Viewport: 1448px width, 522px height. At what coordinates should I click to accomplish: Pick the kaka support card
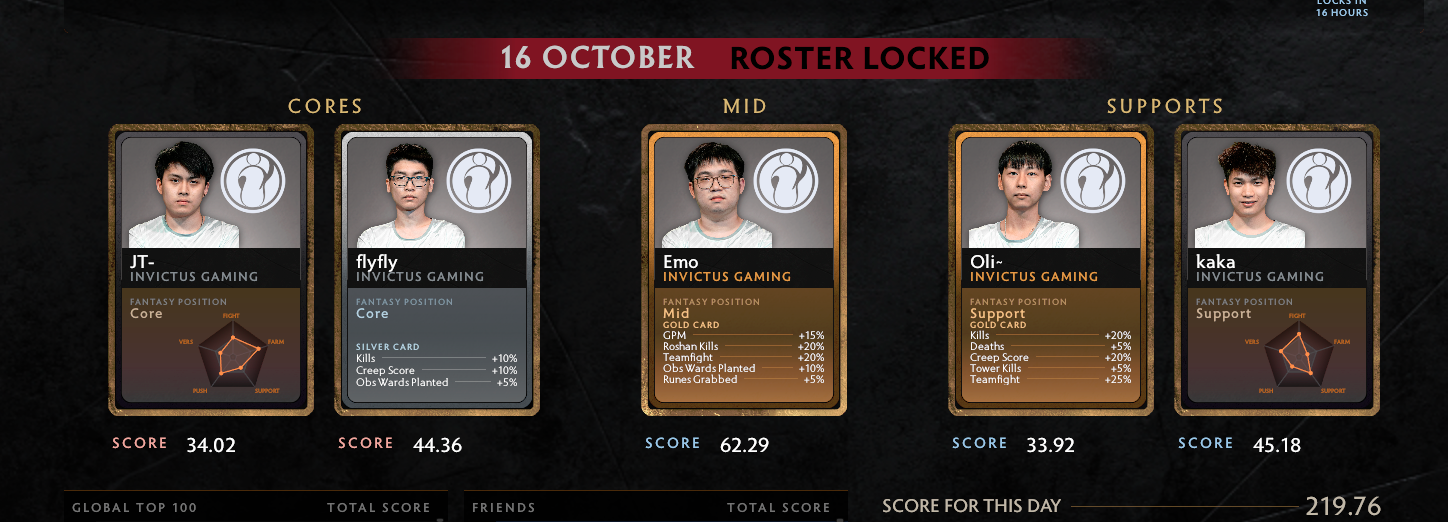(x=1277, y=270)
